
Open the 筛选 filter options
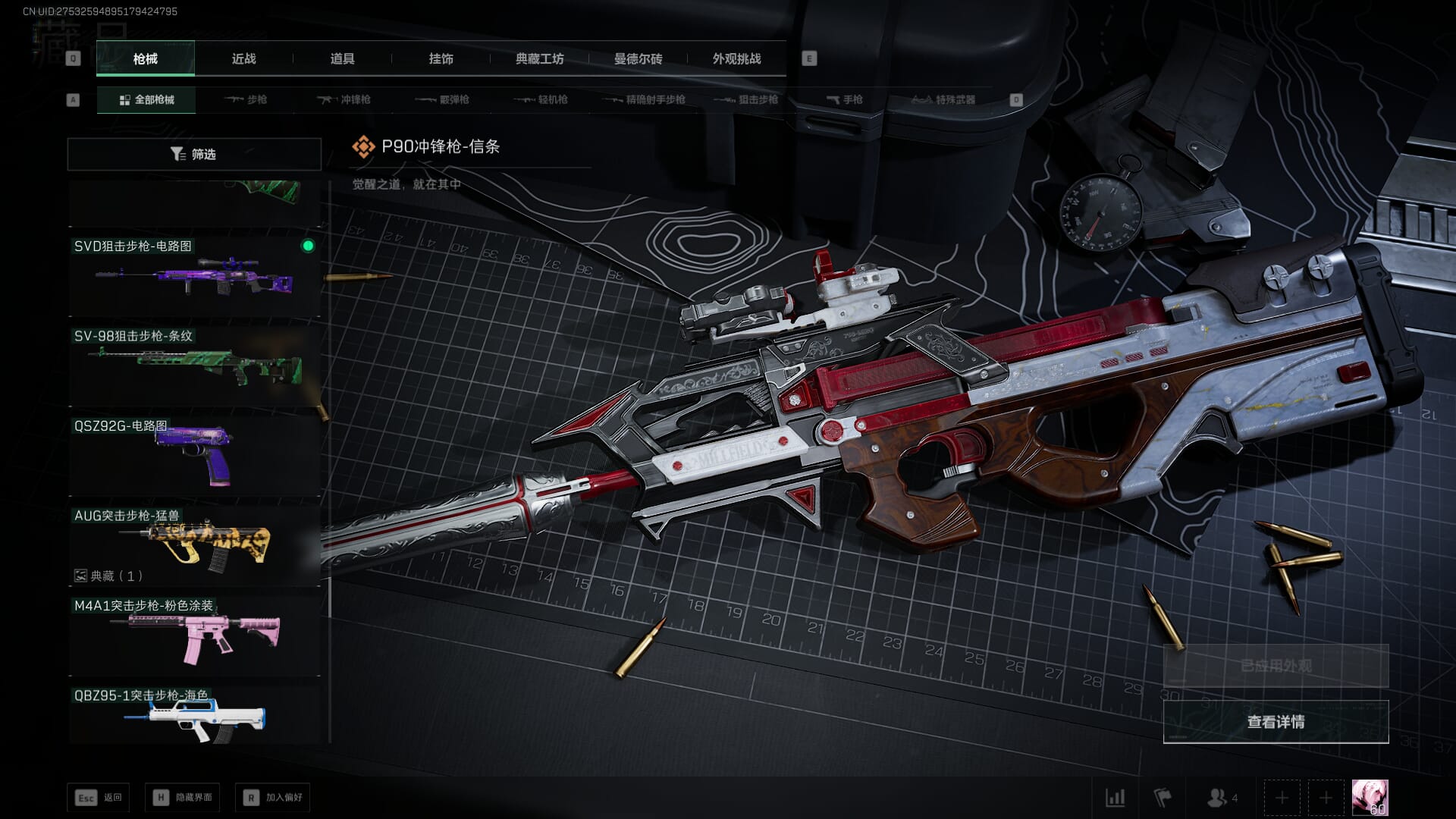(x=194, y=154)
